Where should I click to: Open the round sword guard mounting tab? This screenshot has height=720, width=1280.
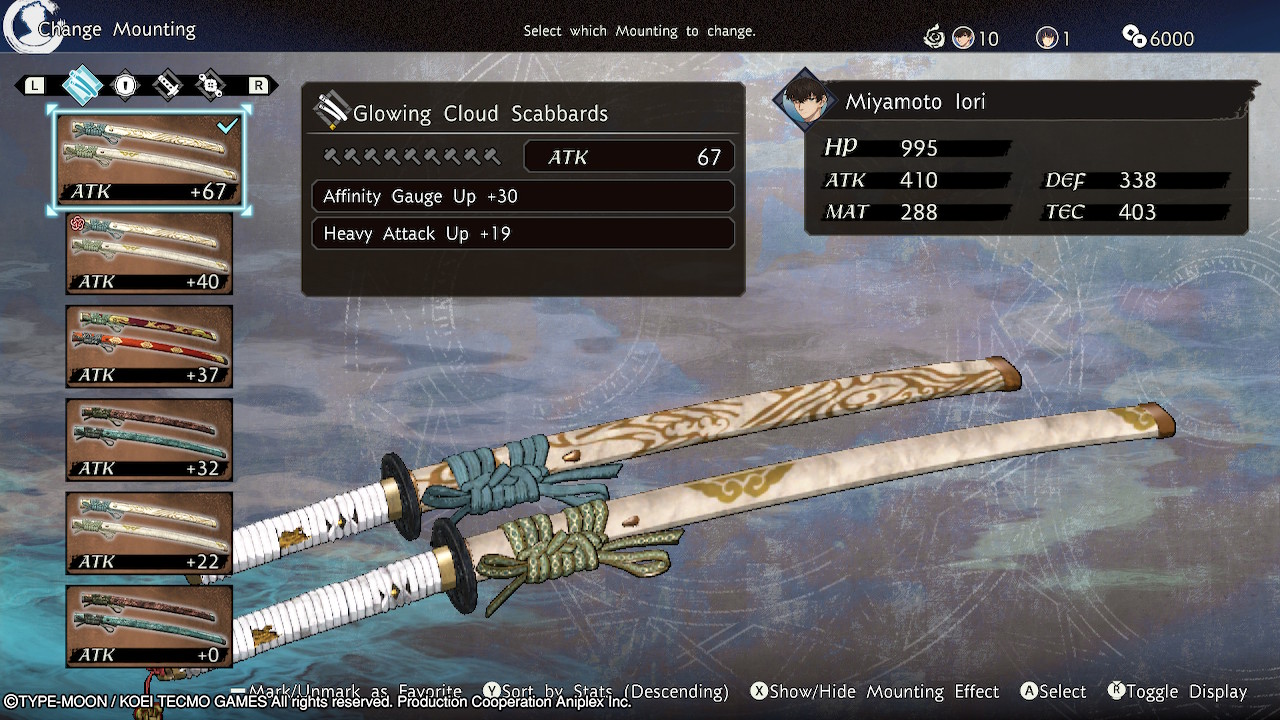[x=125, y=86]
